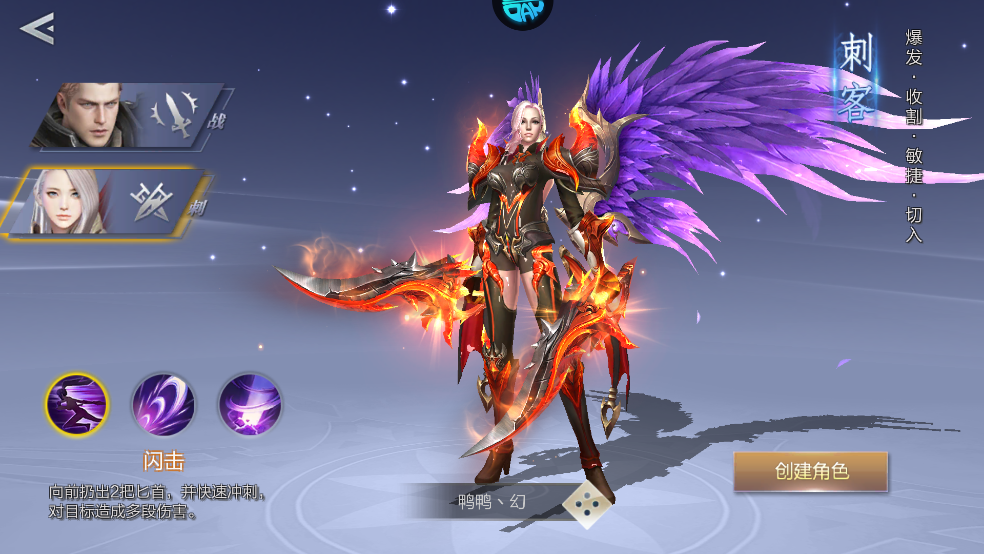Image resolution: width=984 pixels, height=554 pixels.
Task: Show the purple slash skill icon
Action: click(x=164, y=405)
